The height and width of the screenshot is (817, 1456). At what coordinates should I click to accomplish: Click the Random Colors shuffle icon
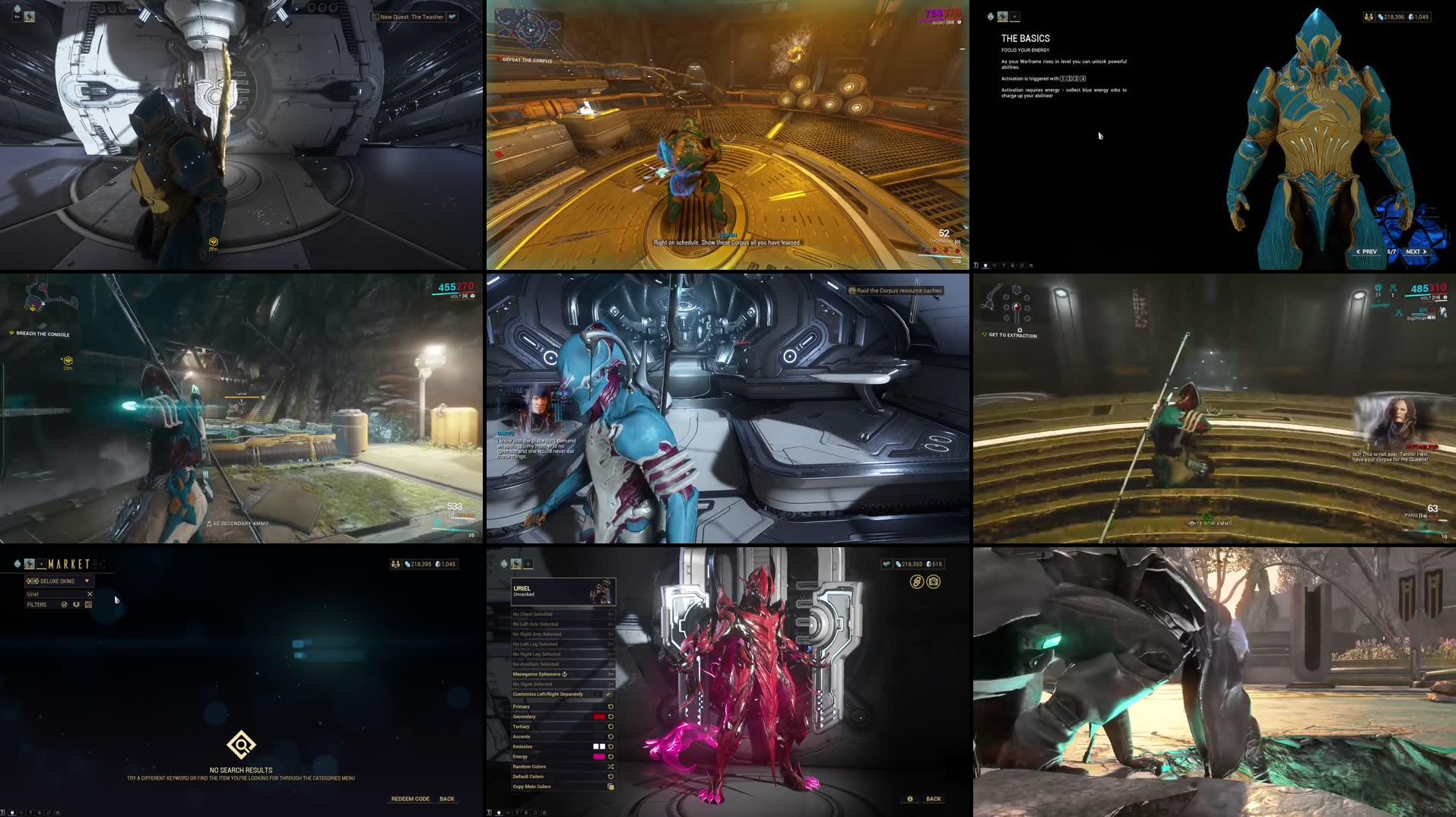[611, 767]
